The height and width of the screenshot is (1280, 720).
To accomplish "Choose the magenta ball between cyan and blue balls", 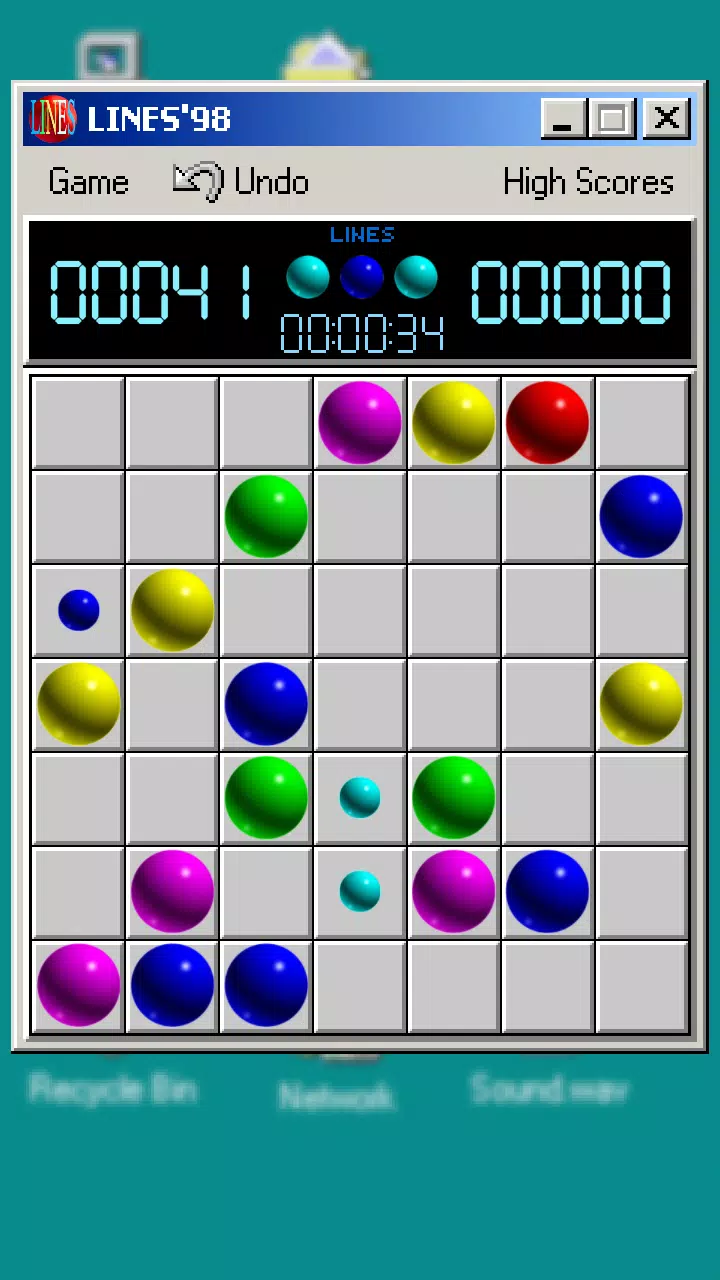I will pyautogui.click(x=453, y=892).
